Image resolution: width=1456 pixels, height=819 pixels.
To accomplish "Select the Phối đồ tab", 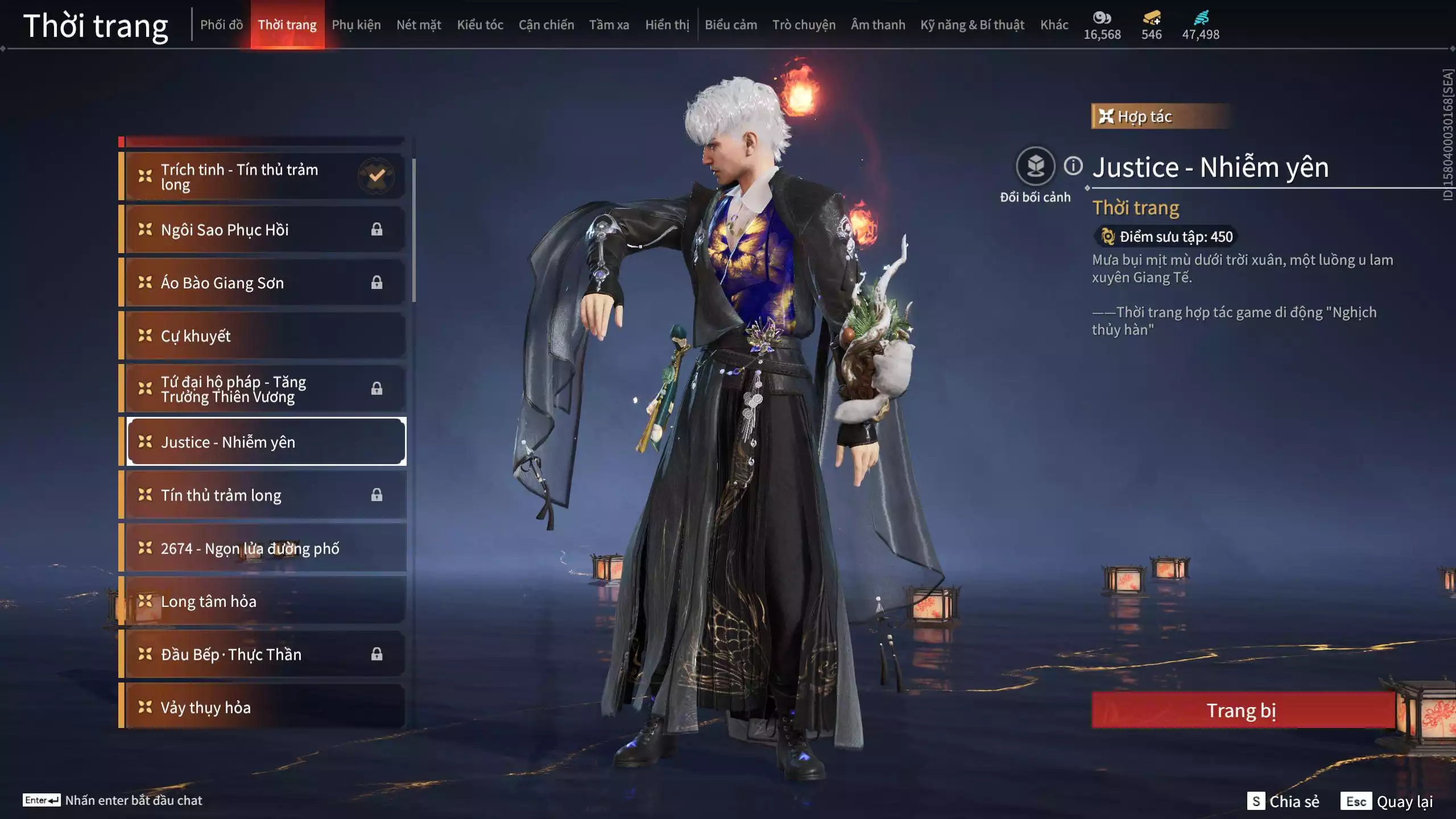I will pyautogui.click(x=222, y=24).
